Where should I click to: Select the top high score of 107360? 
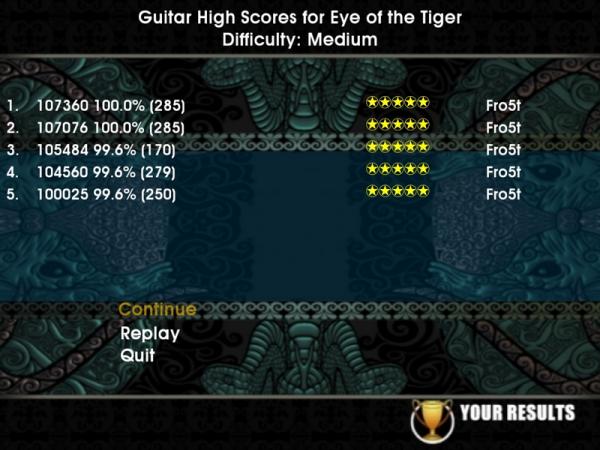111,104
